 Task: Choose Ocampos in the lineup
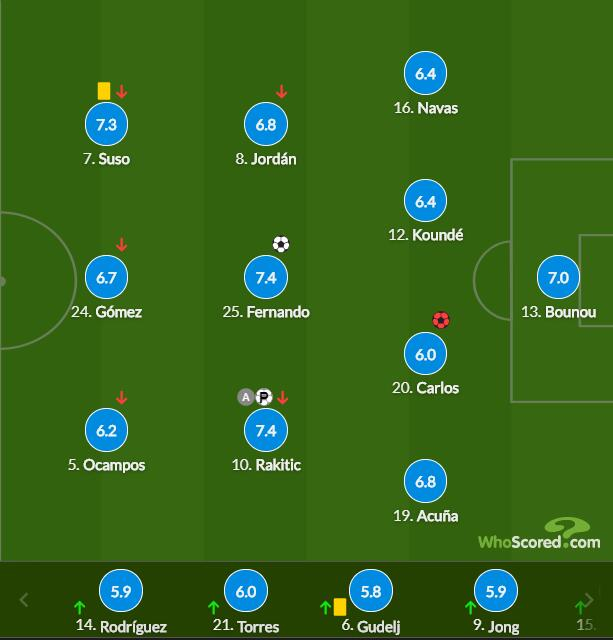(x=106, y=431)
